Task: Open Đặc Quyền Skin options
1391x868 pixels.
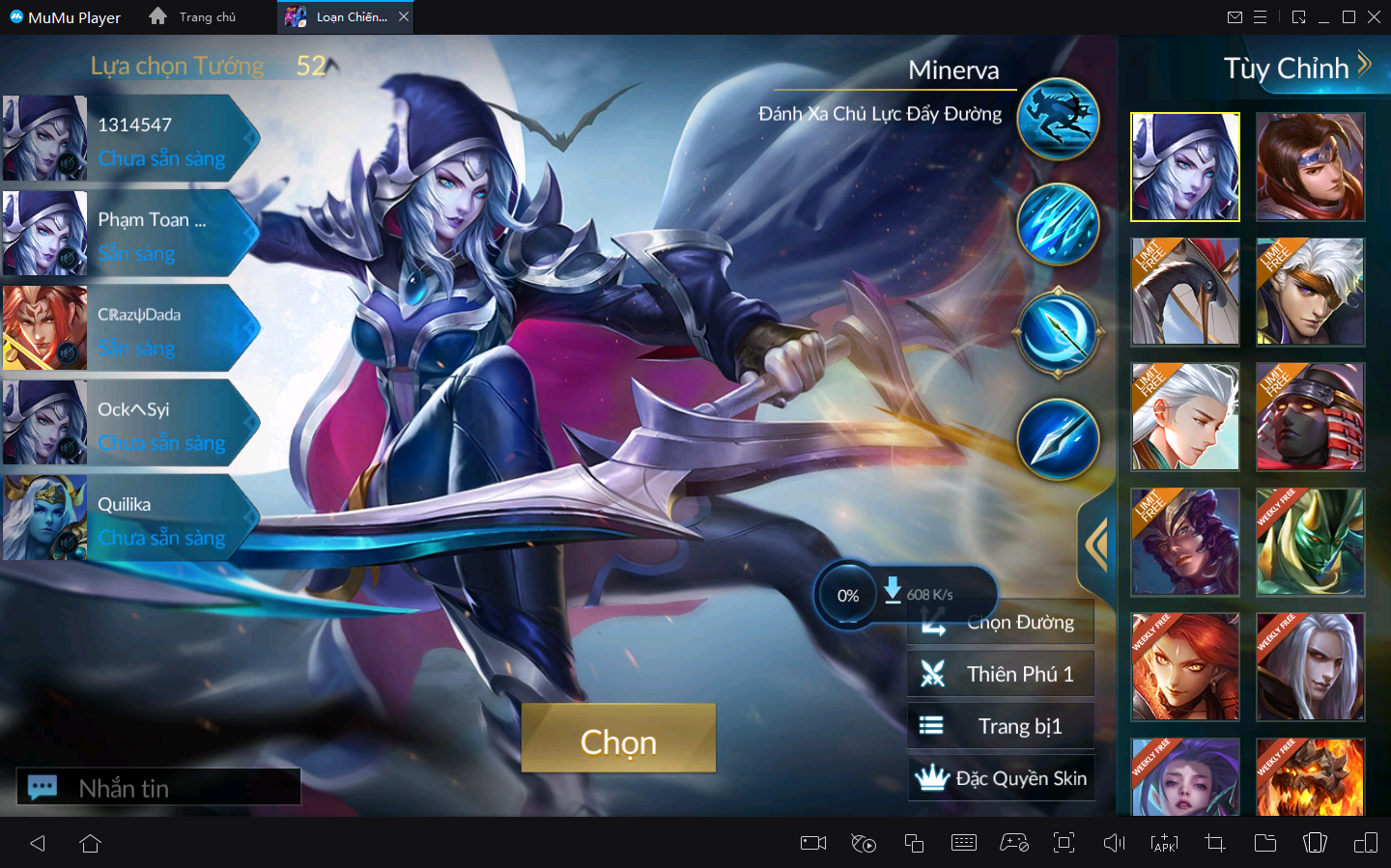Action: click(x=1002, y=778)
